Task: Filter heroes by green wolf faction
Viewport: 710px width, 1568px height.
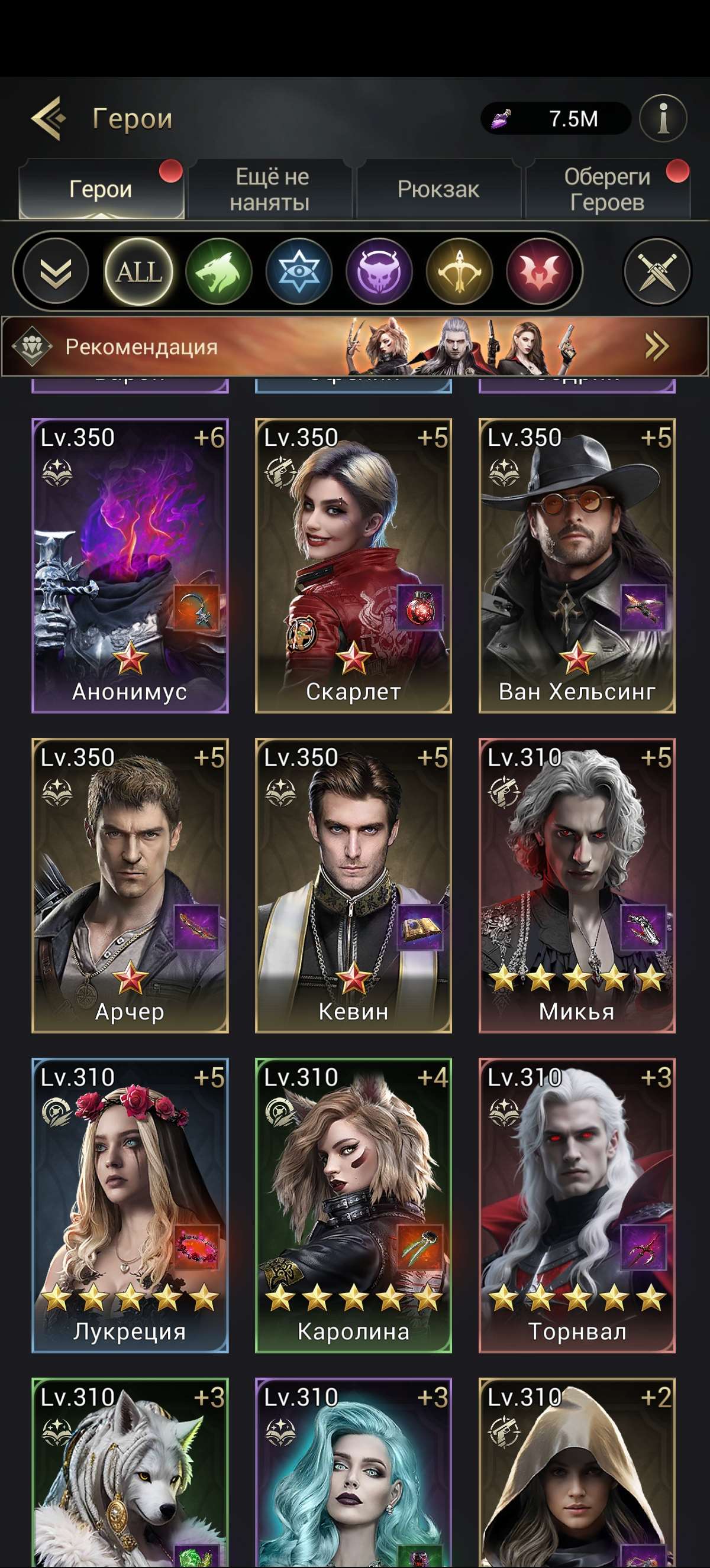Action: tap(219, 271)
